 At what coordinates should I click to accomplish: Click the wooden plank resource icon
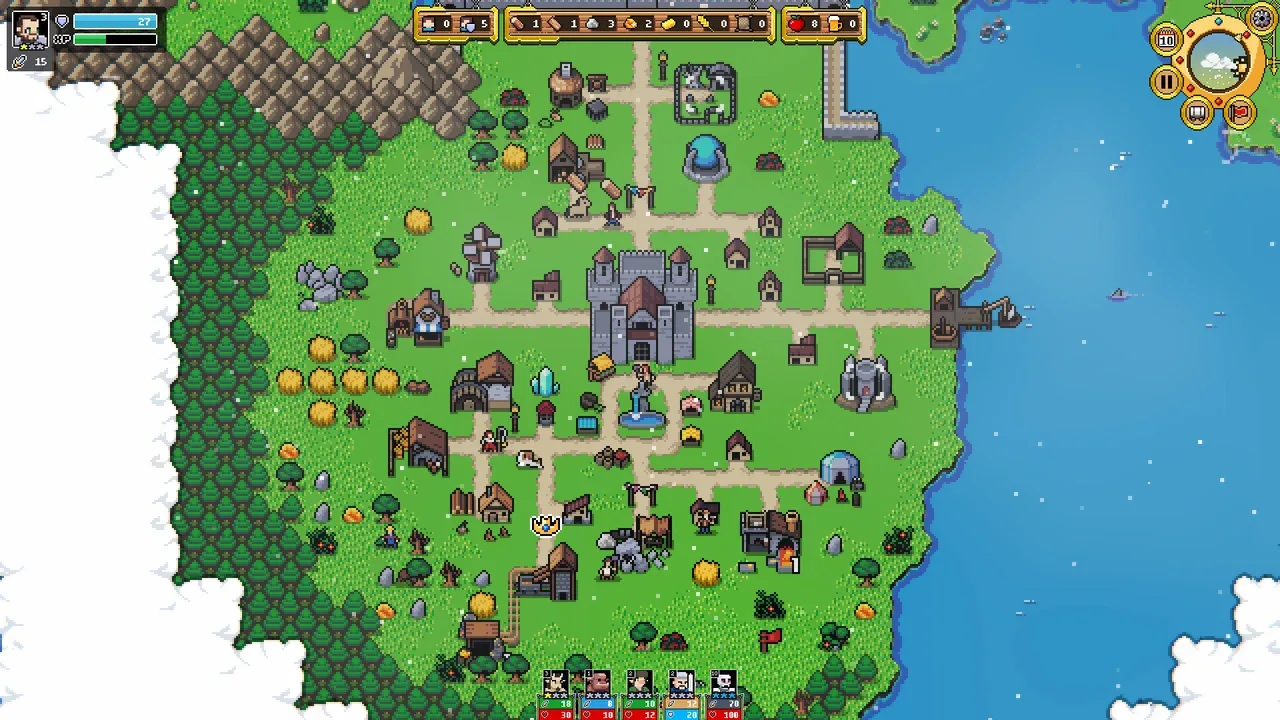pos(557,24)
